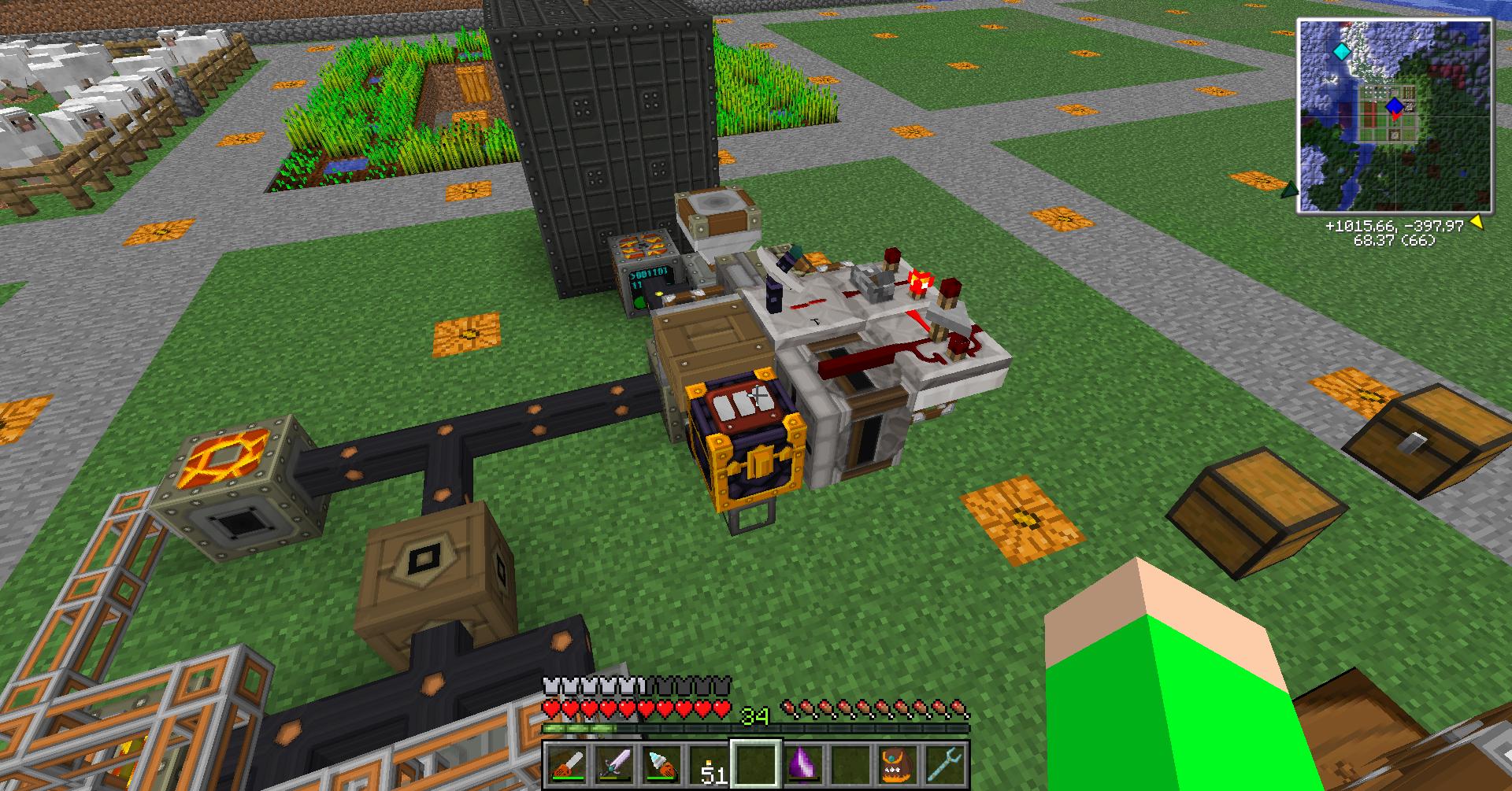This screenshot has width=1512, height=791.
Task: Click the minimap in the corner
Action: coord(1395,116)
